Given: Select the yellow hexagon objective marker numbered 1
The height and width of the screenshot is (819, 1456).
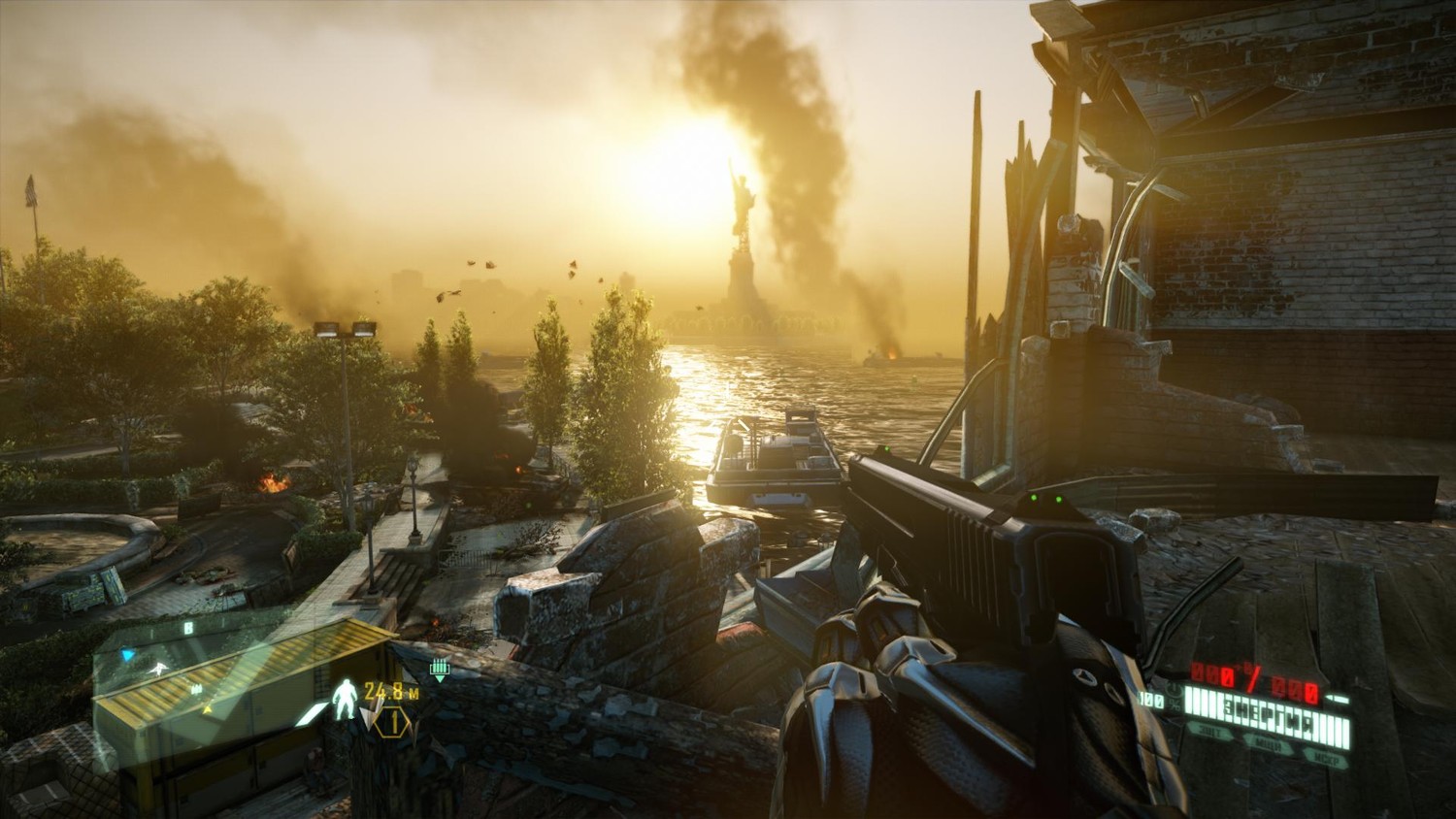Looking at the screenshot, I should (x=394, y=721).
